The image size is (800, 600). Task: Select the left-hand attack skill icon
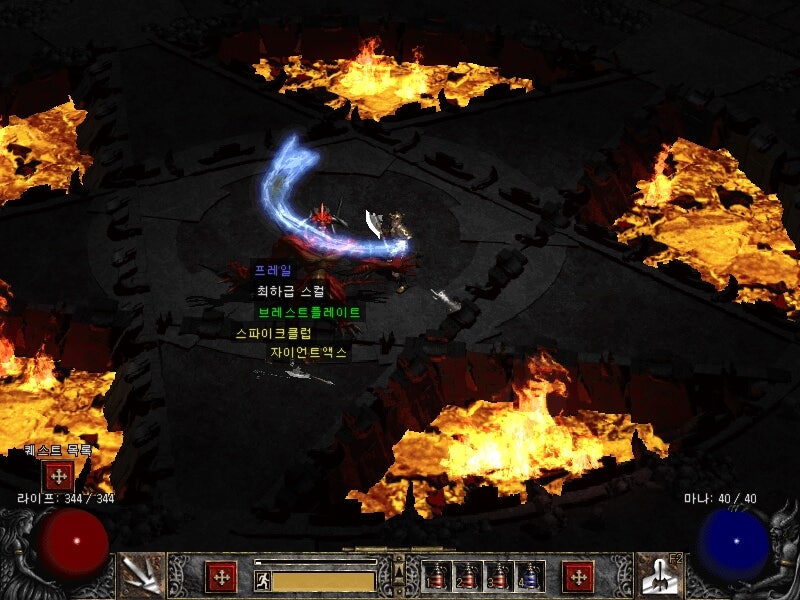point(140,575)
